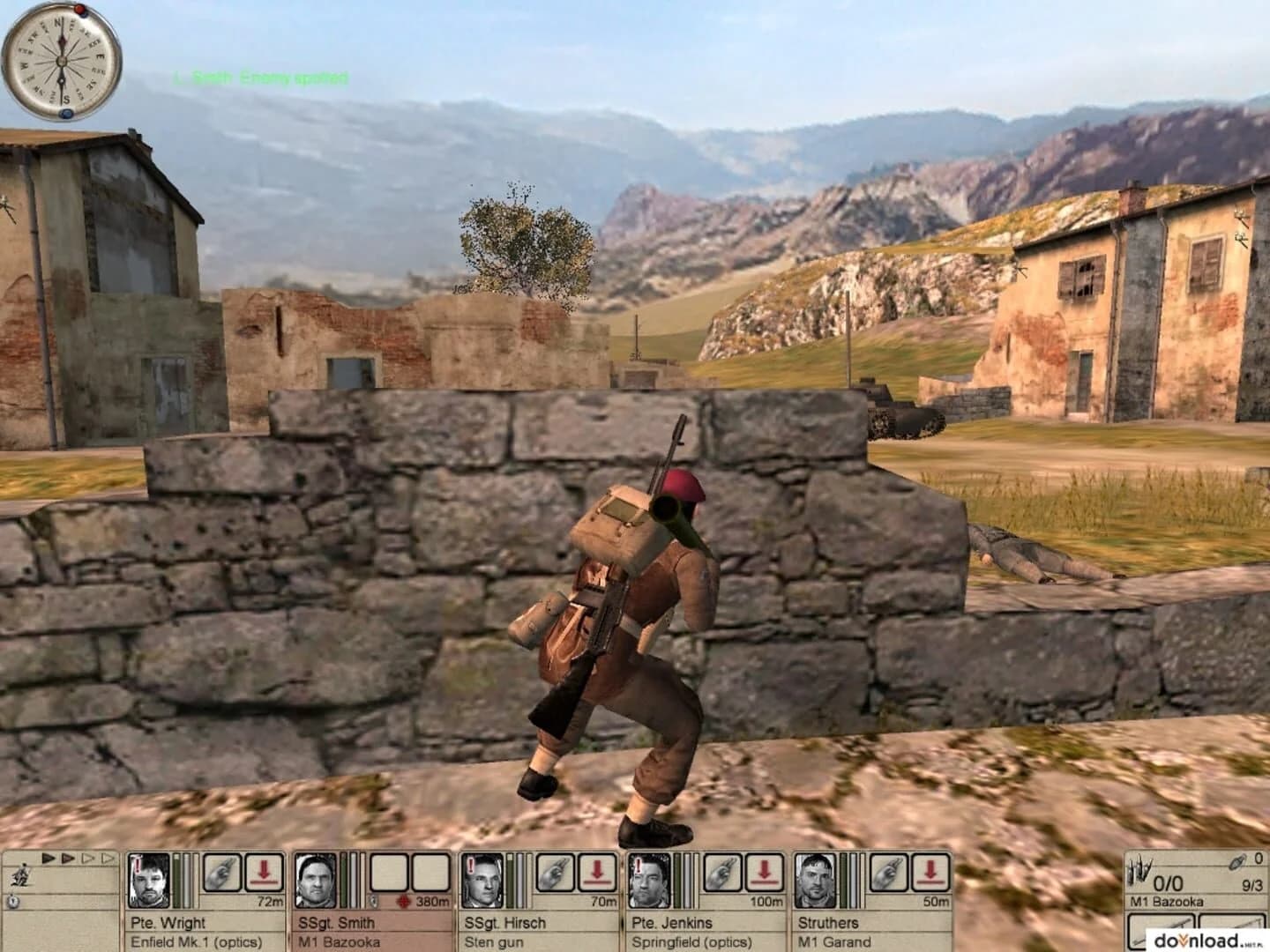1270x952 pixels.
Task: Click the M1 Bazooka weapon icon
Action: click(1140, 868)
